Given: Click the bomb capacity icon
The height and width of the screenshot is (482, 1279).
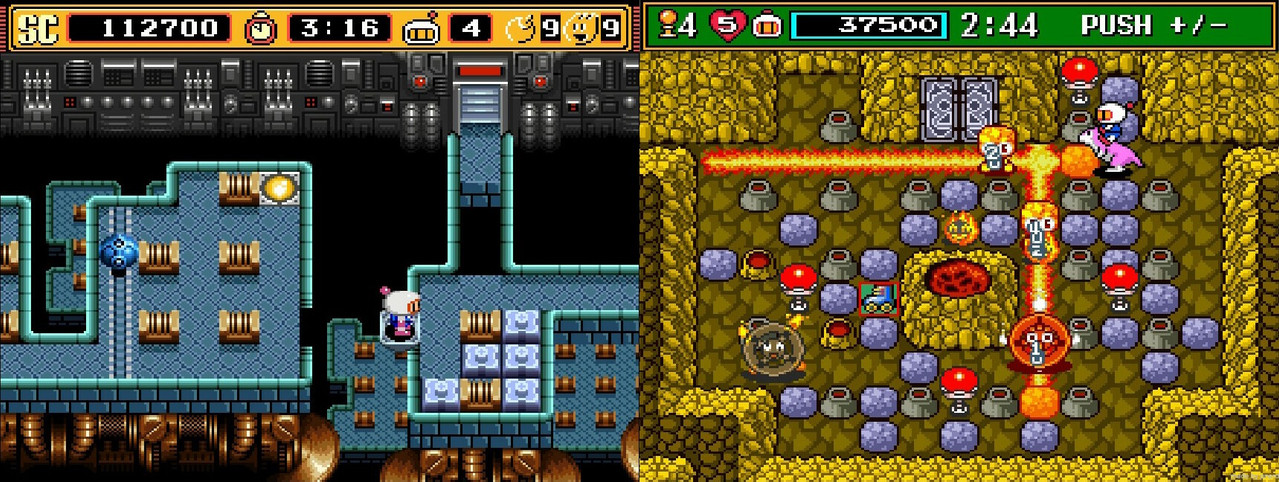Looking at the screenshot, I should [x=524, y=28].
